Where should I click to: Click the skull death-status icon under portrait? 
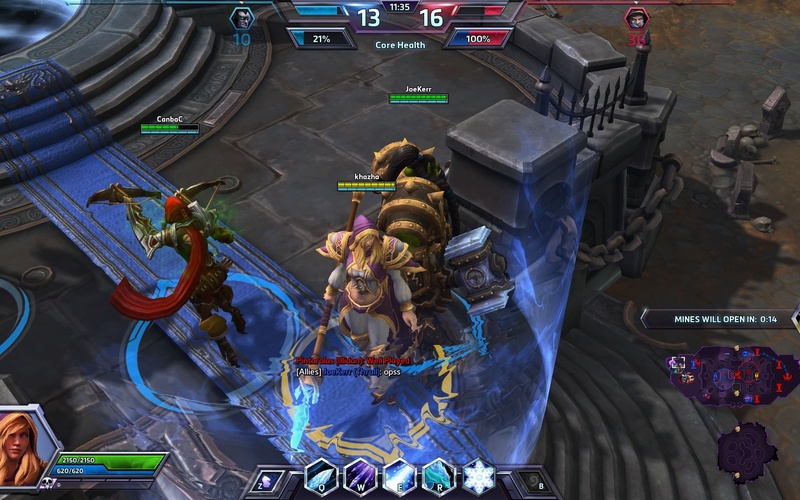(46, 484)
